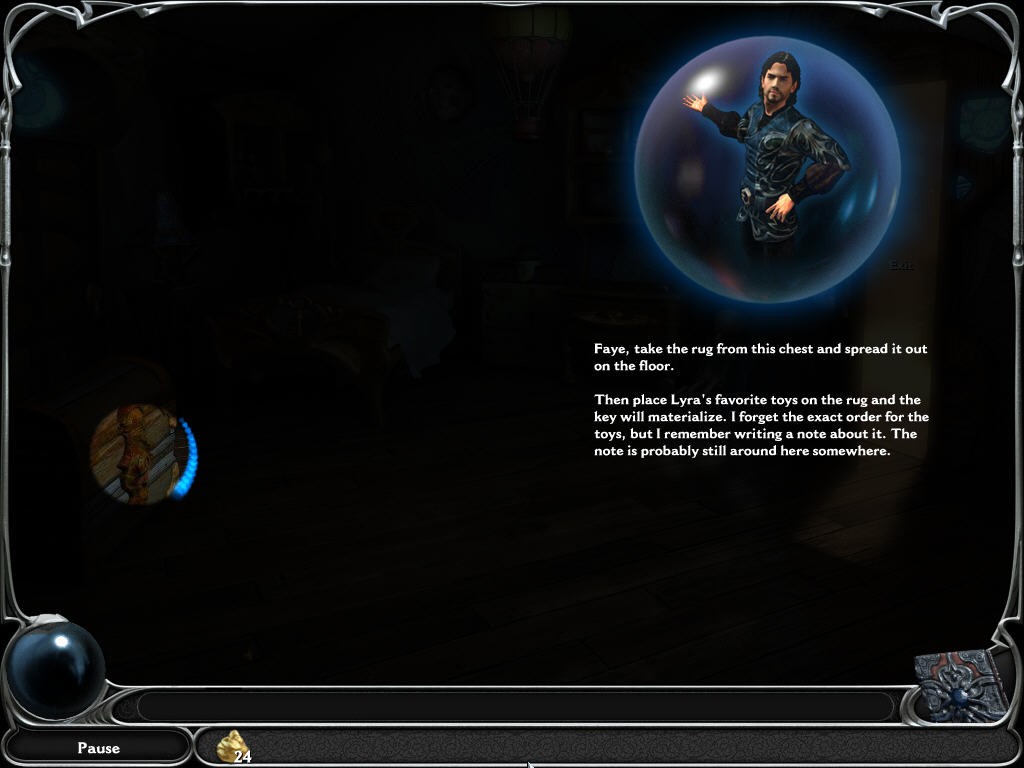1024x768 pixels.
Task: Click the gold coin pile icon
Action: click(233, 746)
